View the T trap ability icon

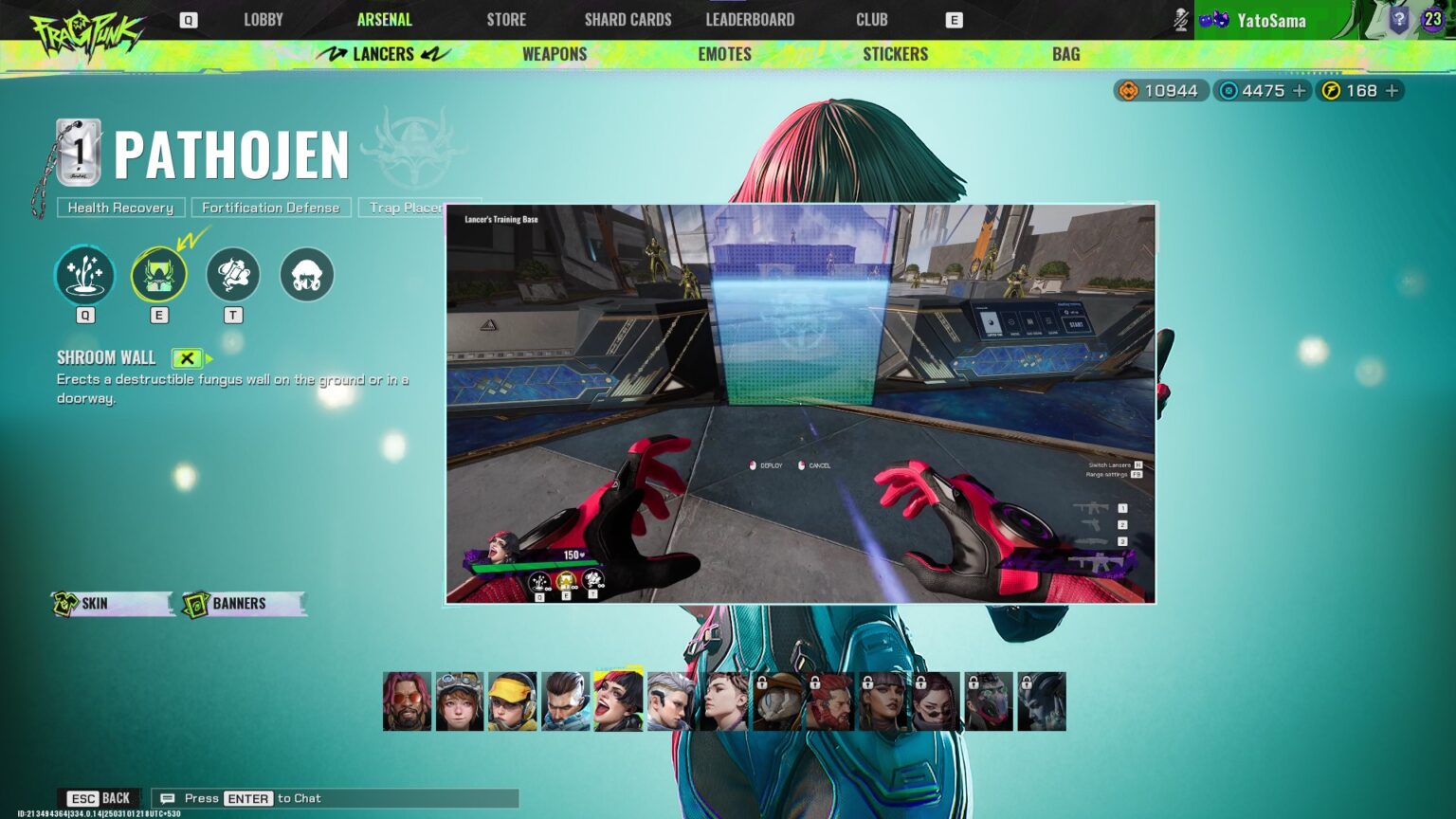tap(232, 274)
